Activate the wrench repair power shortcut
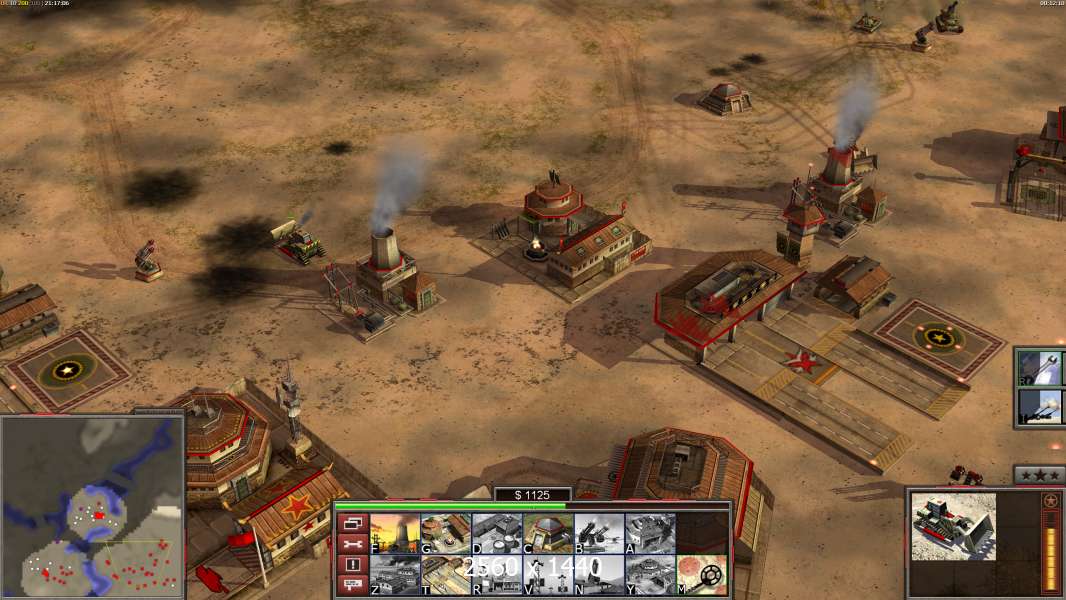Viewport: 1066px width, 600px height. 1040,368
